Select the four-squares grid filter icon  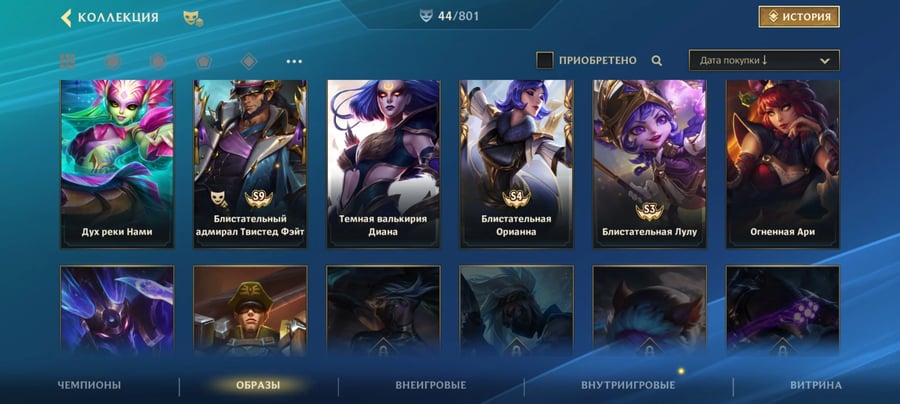pos(68,61)
